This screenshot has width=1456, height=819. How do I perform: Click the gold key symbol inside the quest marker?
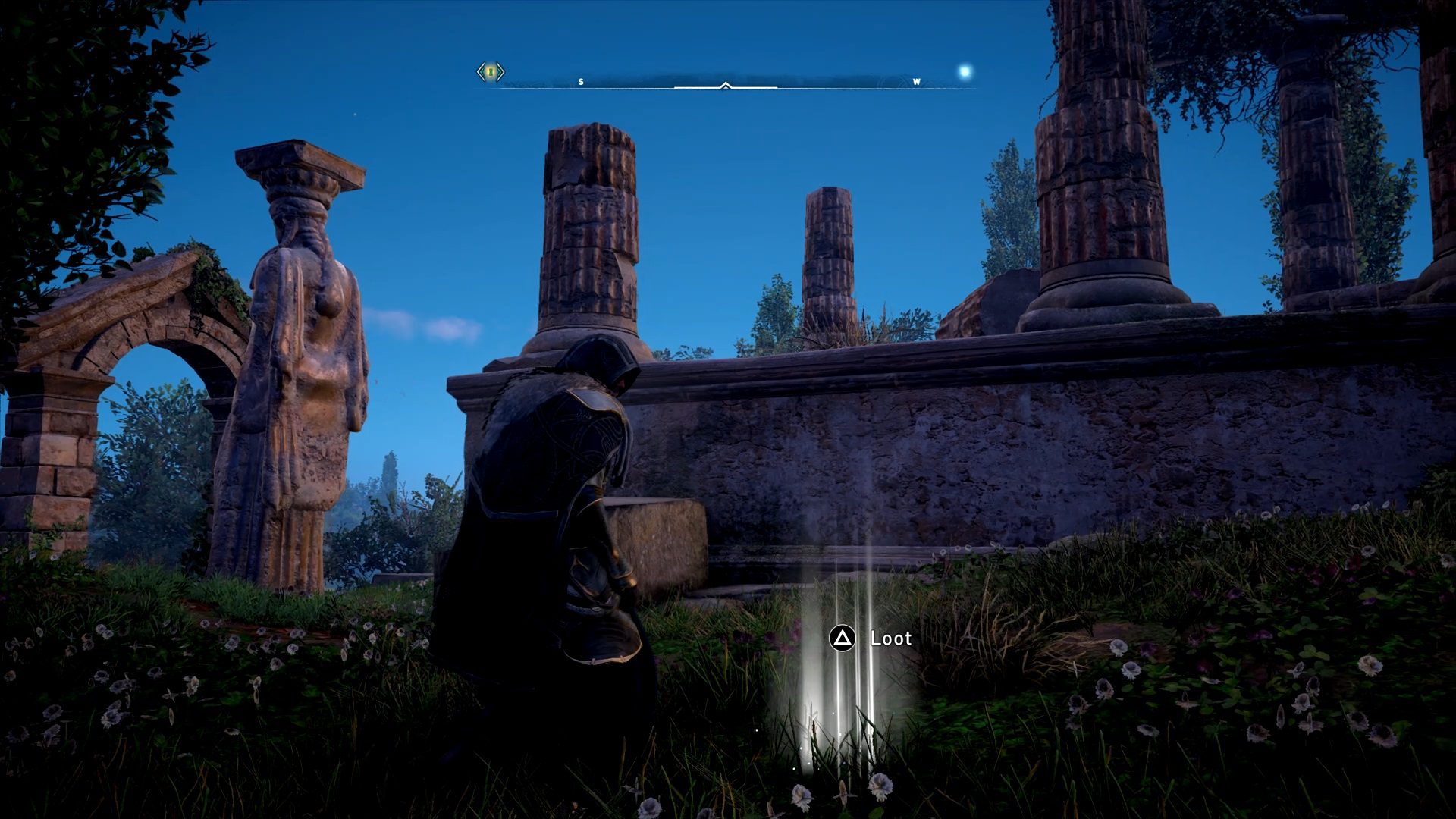pos(491,72)
